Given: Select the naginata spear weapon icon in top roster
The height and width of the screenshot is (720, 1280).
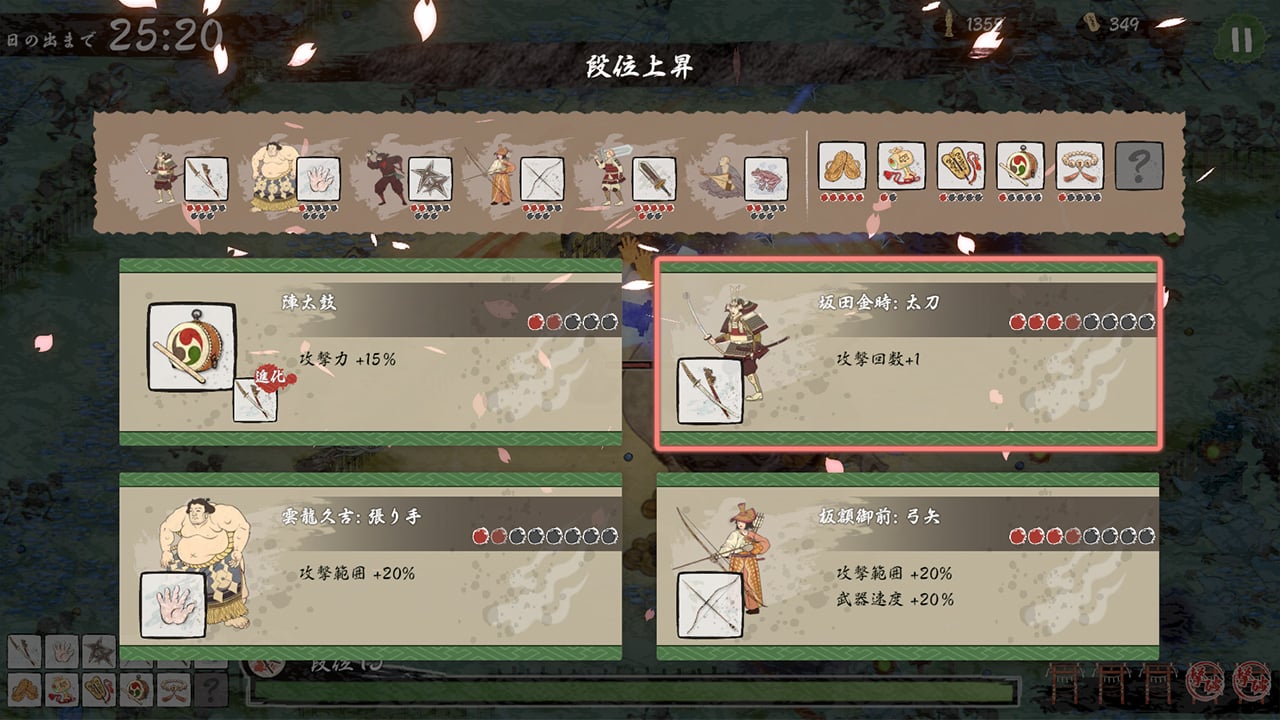Looking at the screenshot, I should pyautogui.click(x=207, y=175).
